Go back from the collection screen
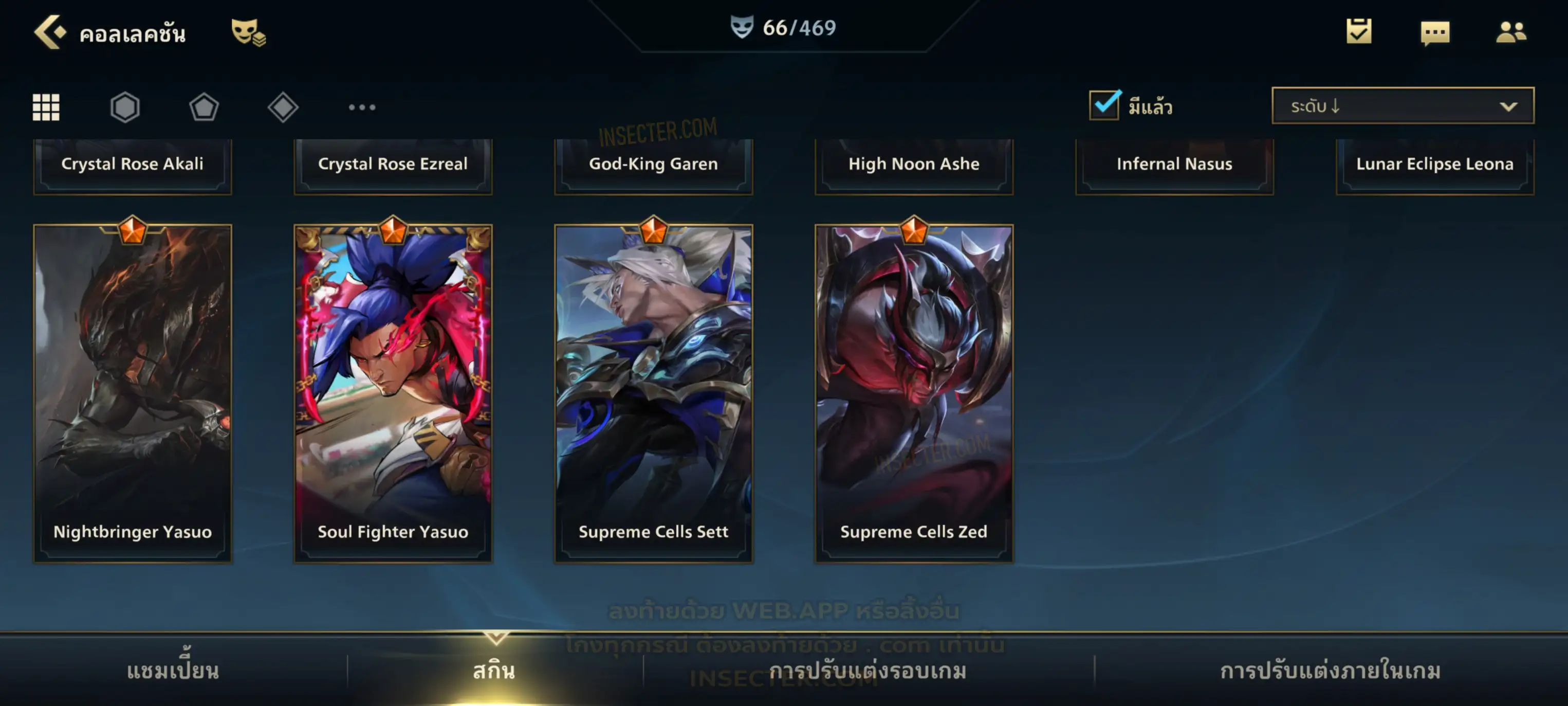This screenshot has width=1568, height=706. pos(49,32)
